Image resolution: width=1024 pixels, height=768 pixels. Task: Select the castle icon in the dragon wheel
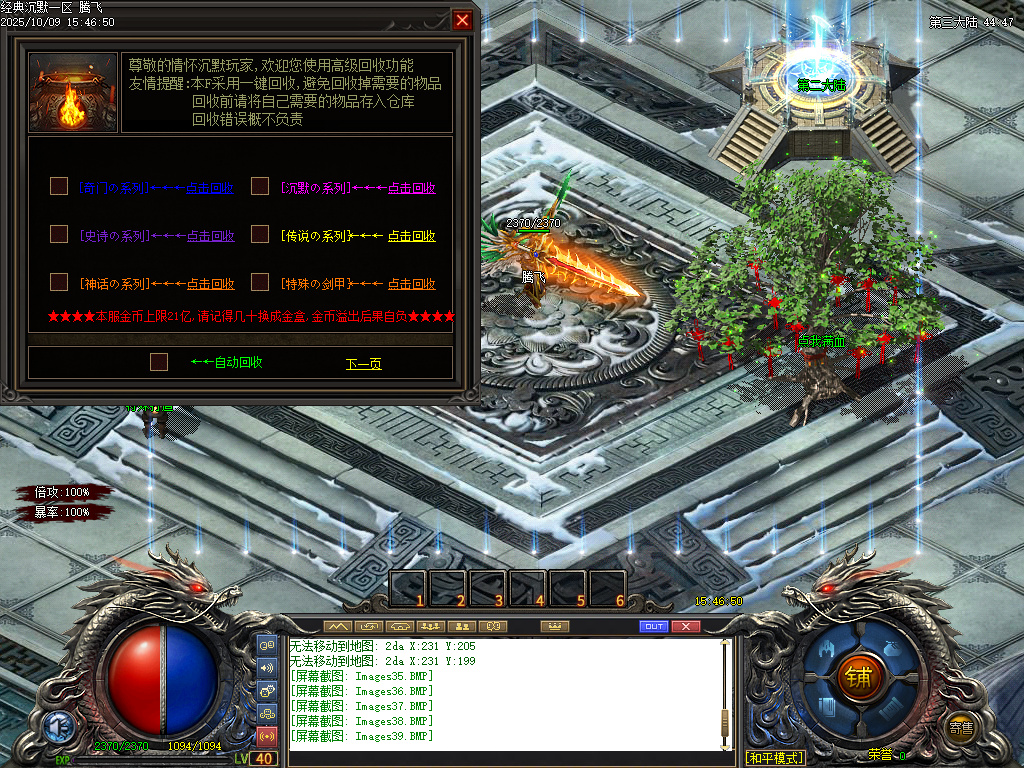pos(826,650)
